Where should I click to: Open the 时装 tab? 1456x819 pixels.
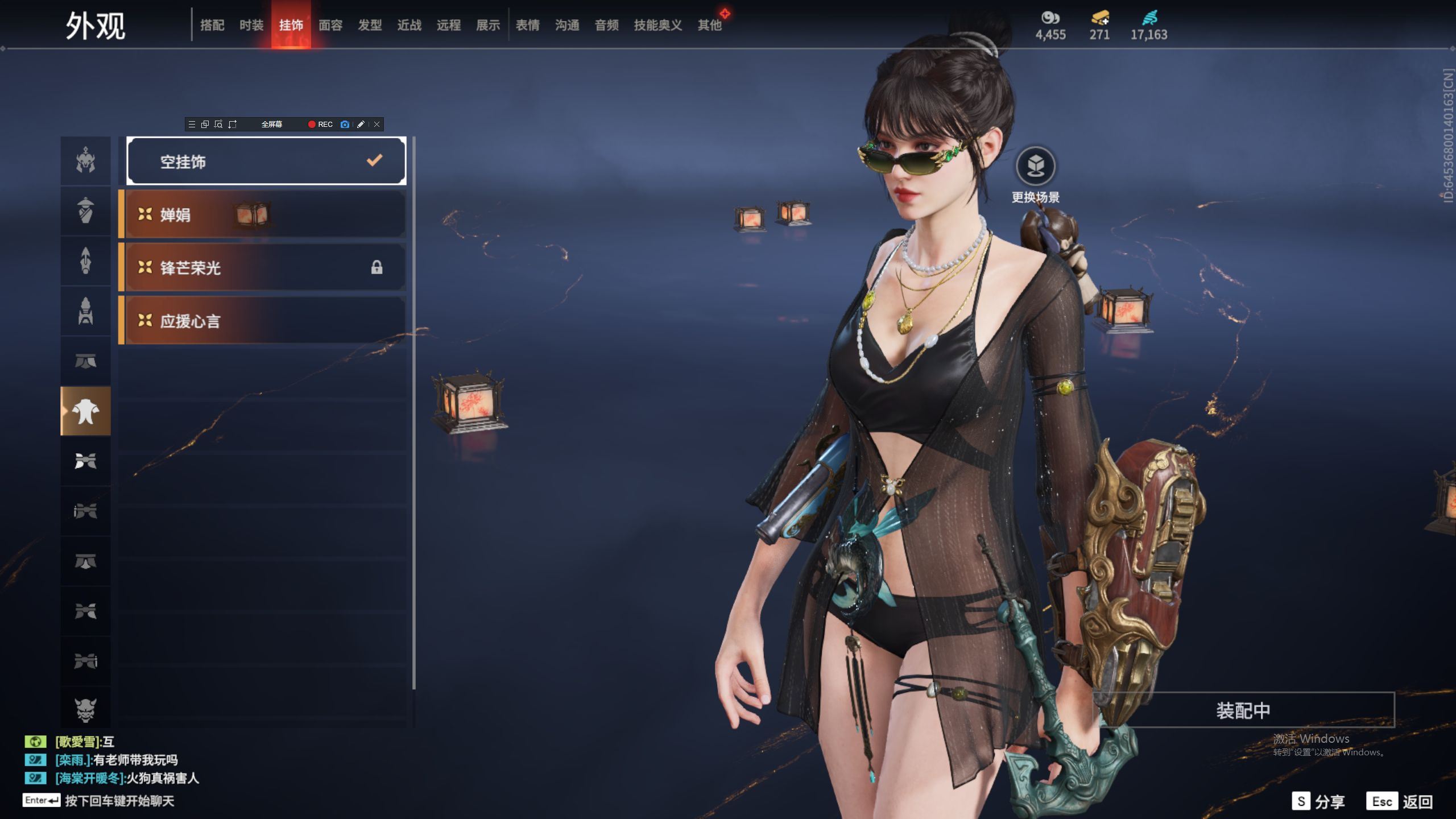pos(251,25)
